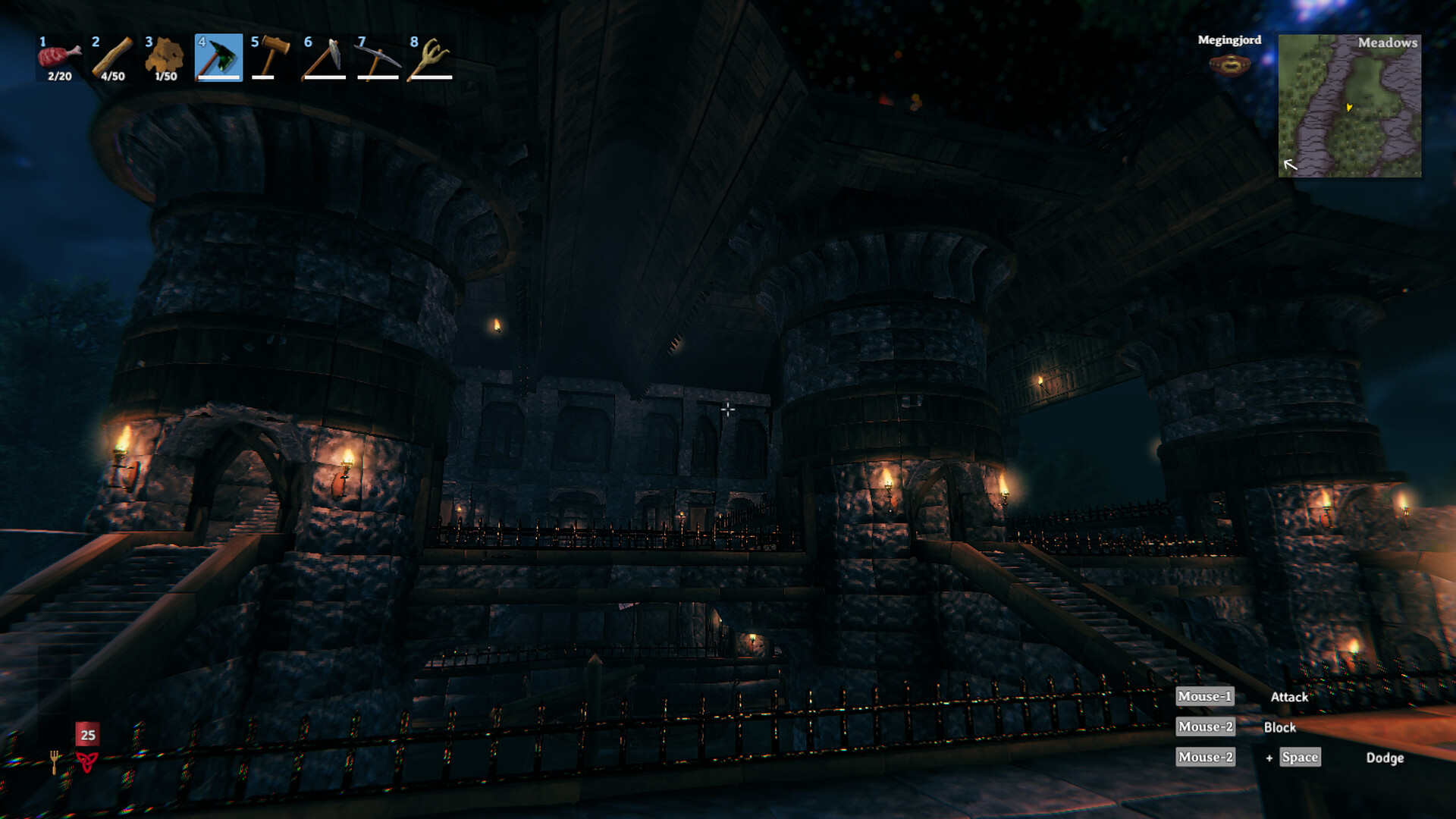Select the raw meat hotbar slot
1456x819 pixels.
59,58
